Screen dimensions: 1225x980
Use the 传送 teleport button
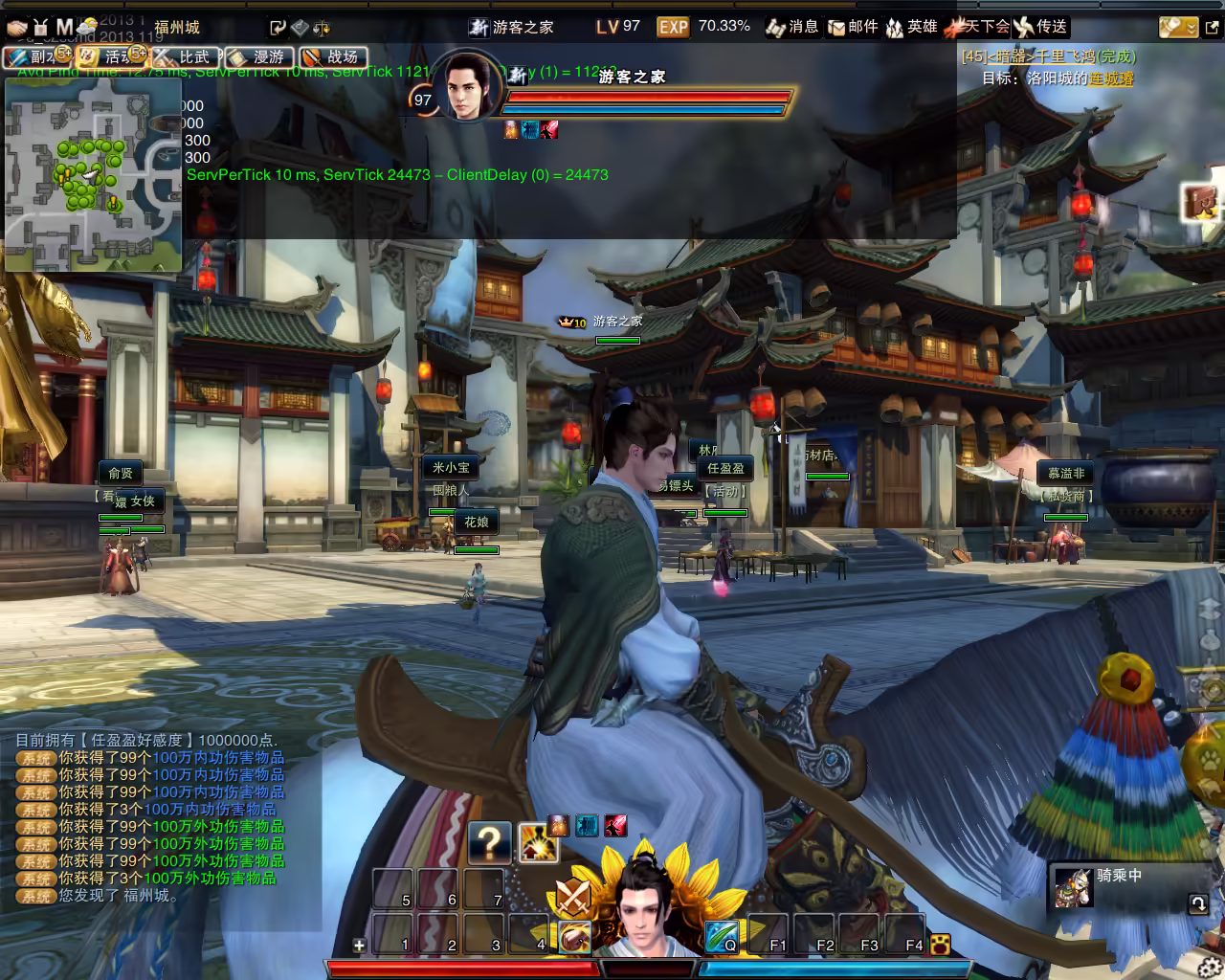[1041, 27]
